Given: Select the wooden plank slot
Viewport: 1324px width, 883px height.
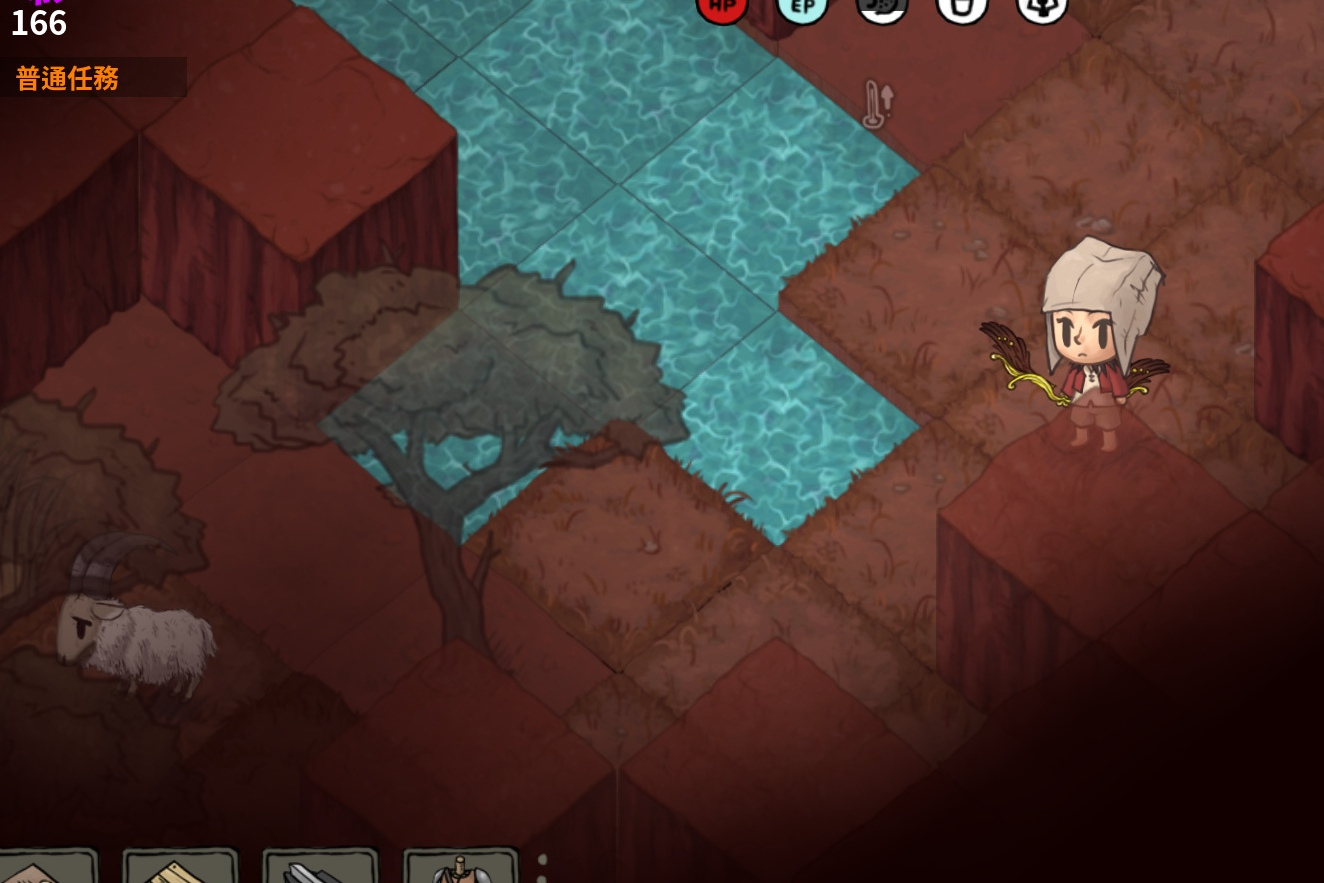Looking at the screenshot, I should tap(180, 868).
